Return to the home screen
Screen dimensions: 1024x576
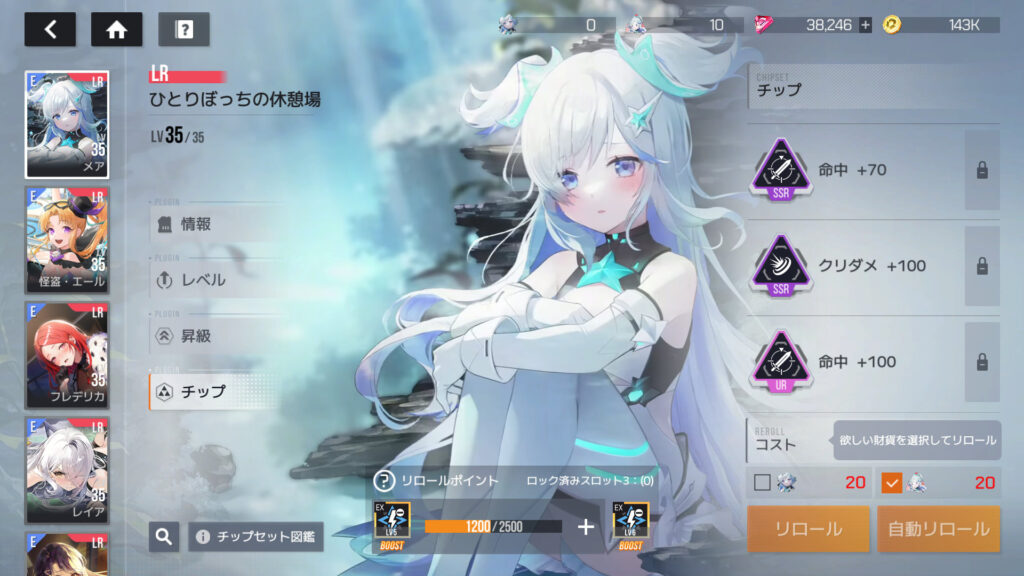[116, 29]
